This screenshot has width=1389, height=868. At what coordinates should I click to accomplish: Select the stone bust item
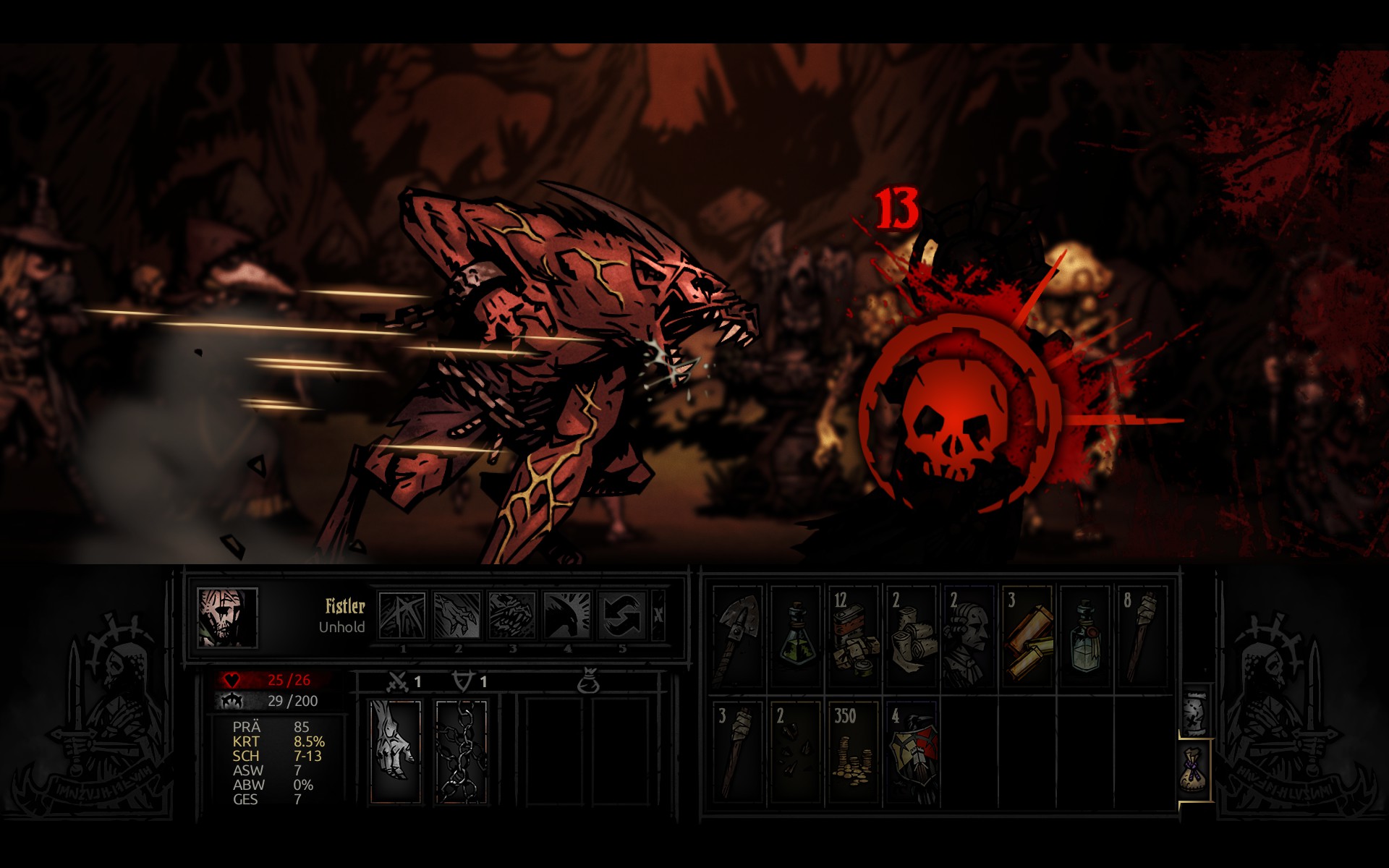pos(969,637)
